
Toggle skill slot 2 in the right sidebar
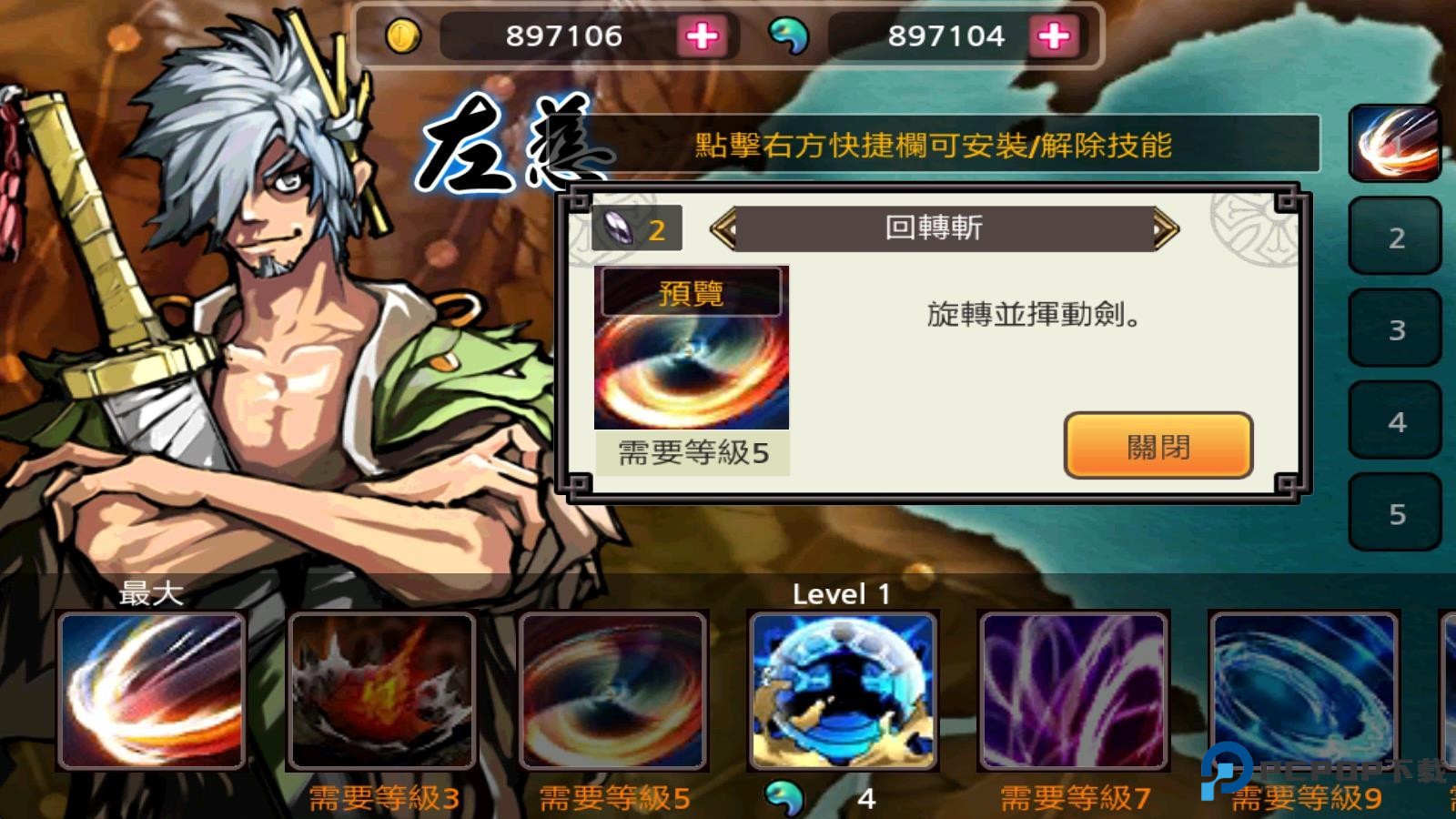tap(1395, 237)
